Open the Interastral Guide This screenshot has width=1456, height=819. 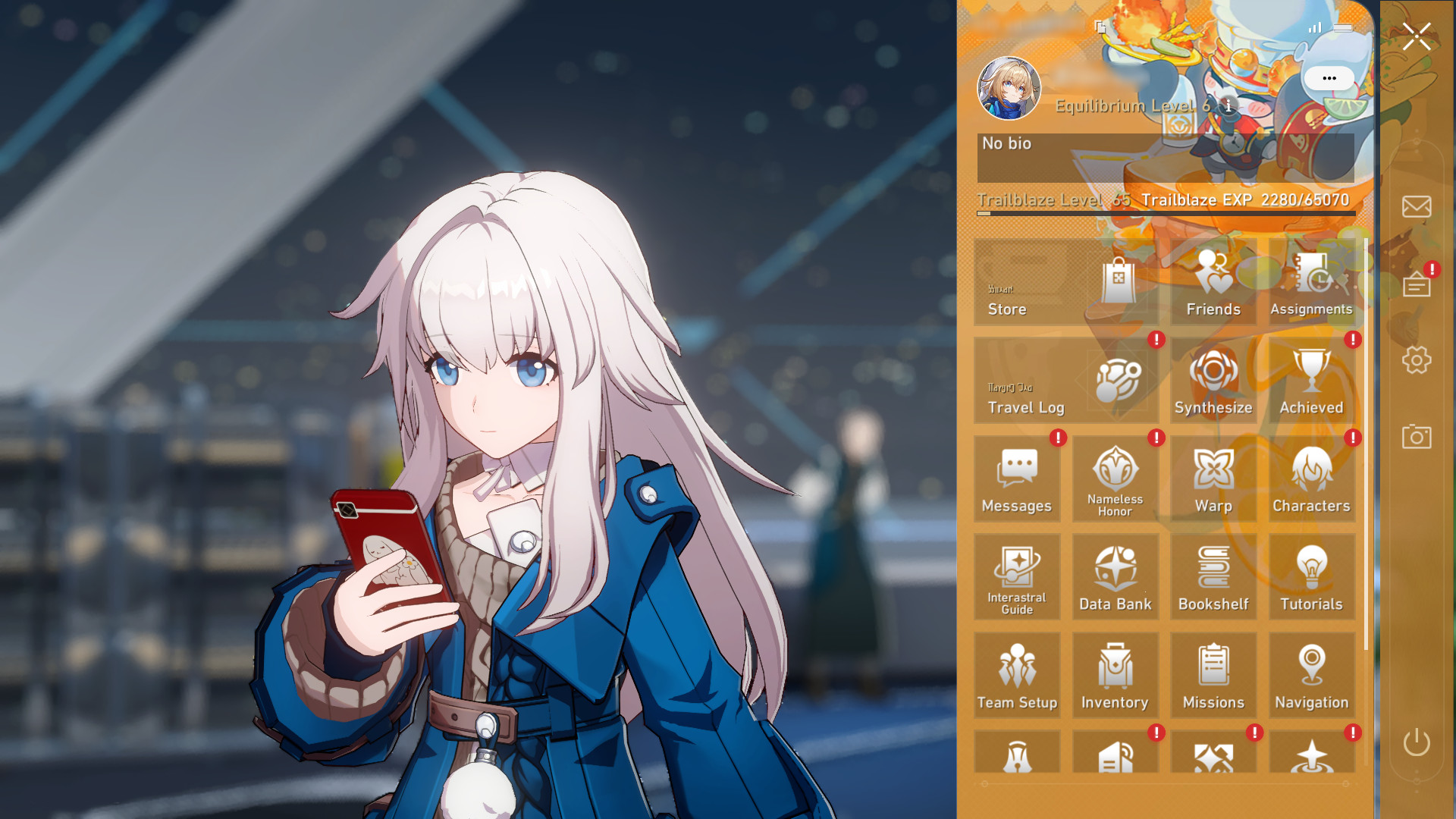point(1018,576)
